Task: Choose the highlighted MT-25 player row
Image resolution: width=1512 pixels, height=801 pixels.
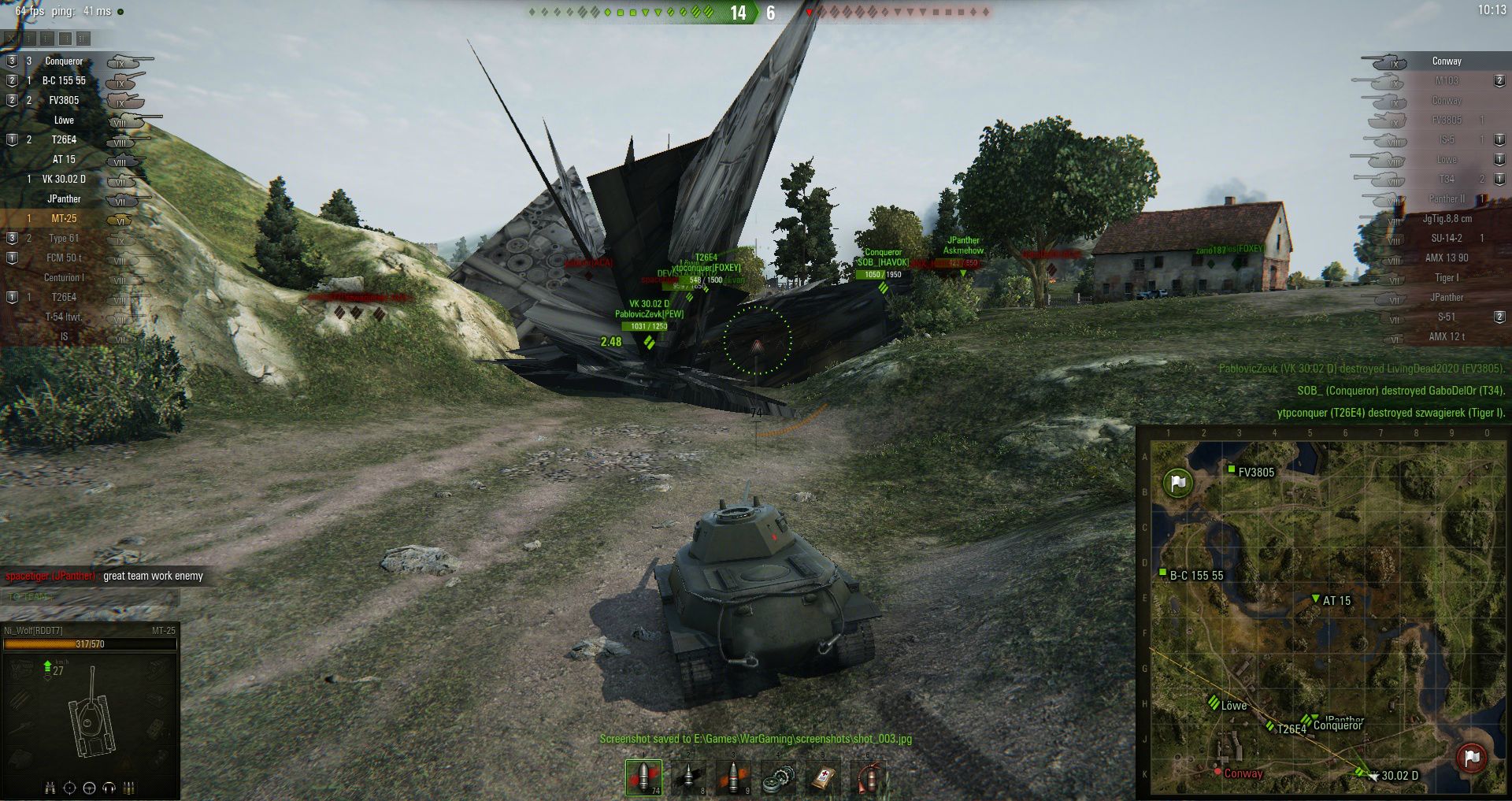Action: [64, 219]
